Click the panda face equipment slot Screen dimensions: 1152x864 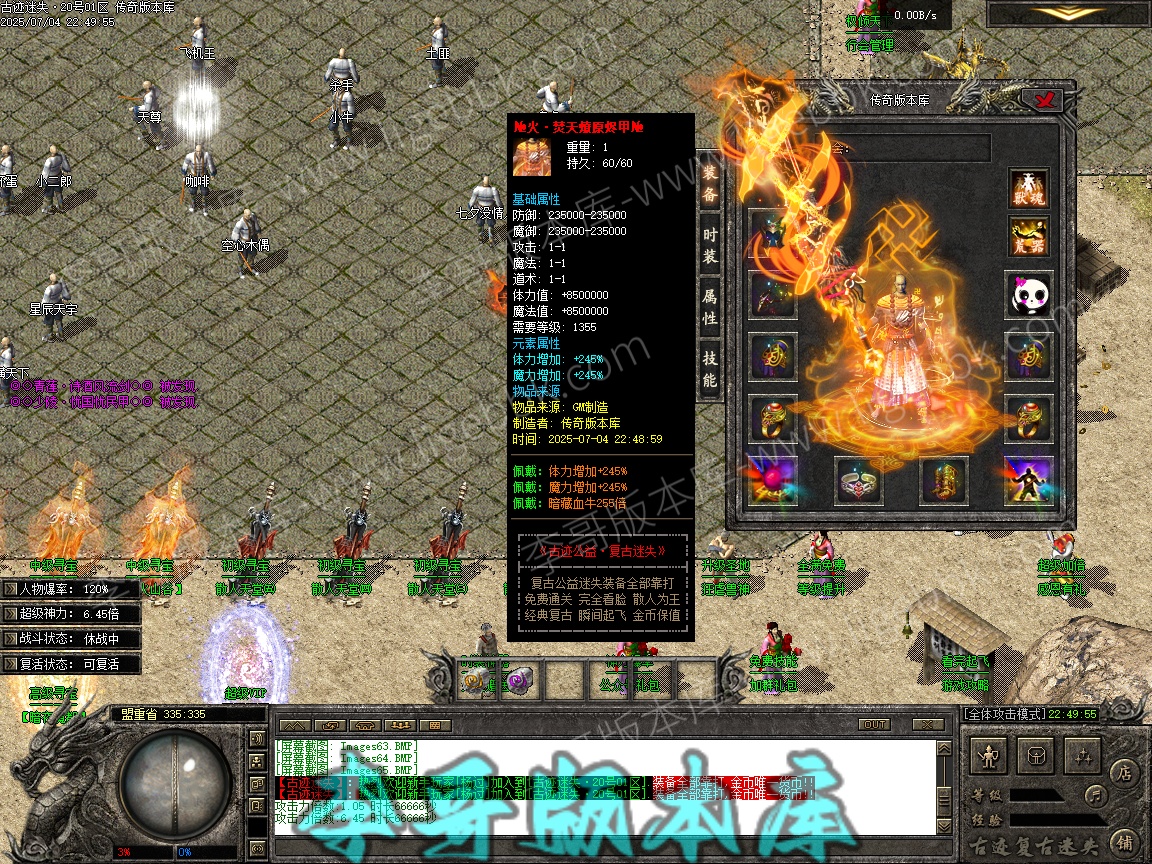pyautogui.click(x=1028, y=295)
